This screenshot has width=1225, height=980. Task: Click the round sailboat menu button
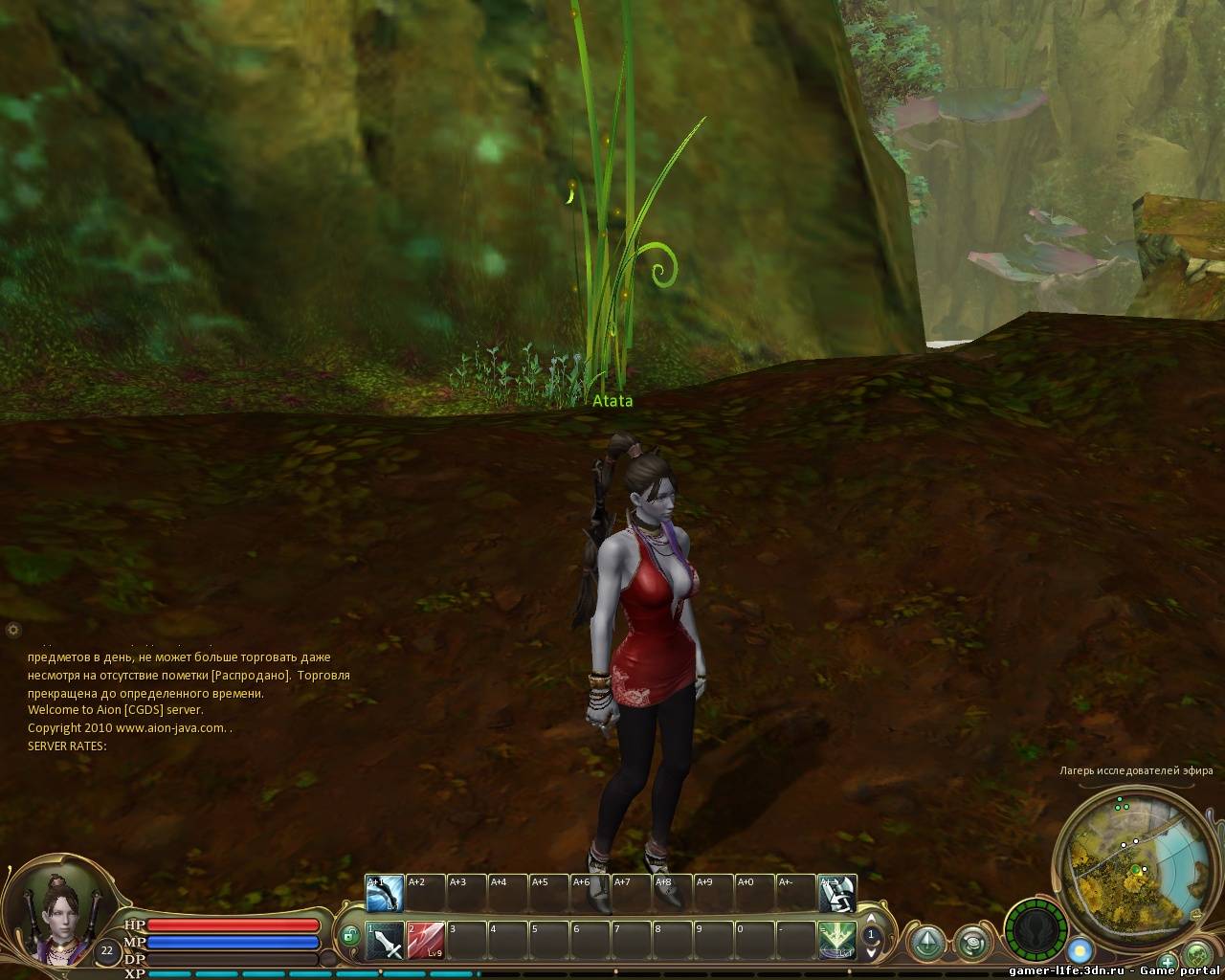click(927, 943)
